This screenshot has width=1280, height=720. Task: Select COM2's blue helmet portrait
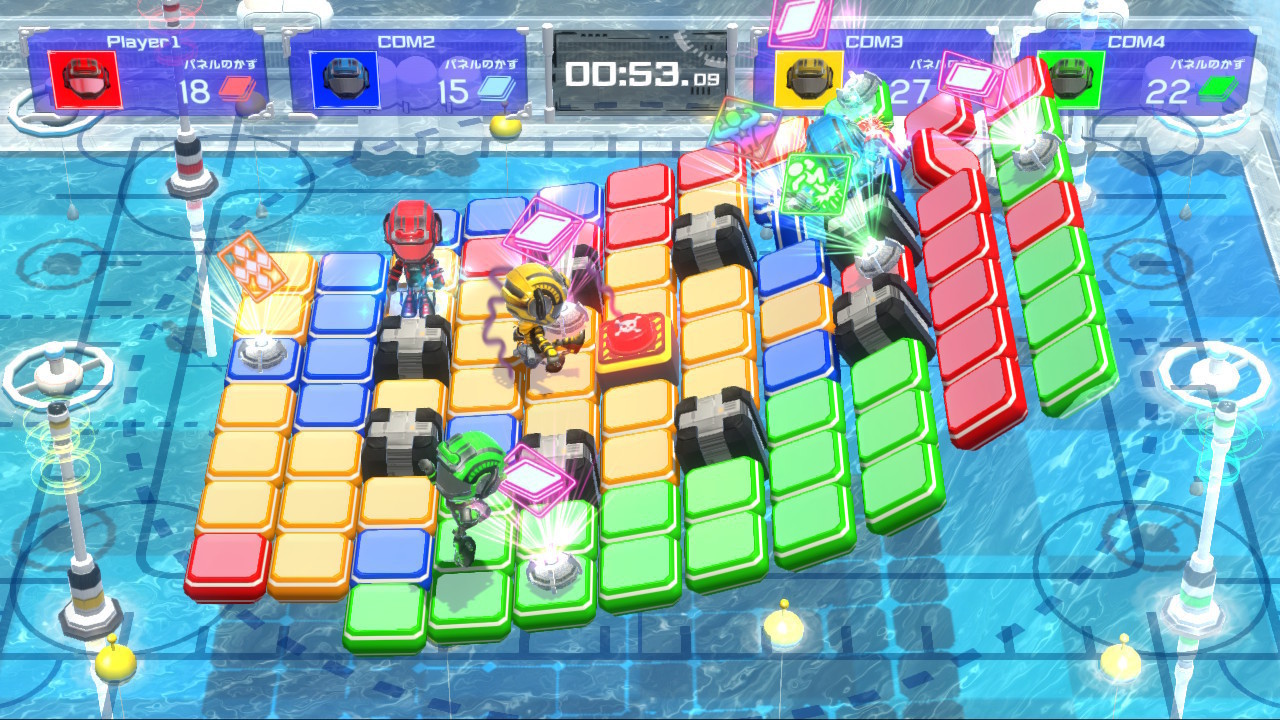(344, 80)
